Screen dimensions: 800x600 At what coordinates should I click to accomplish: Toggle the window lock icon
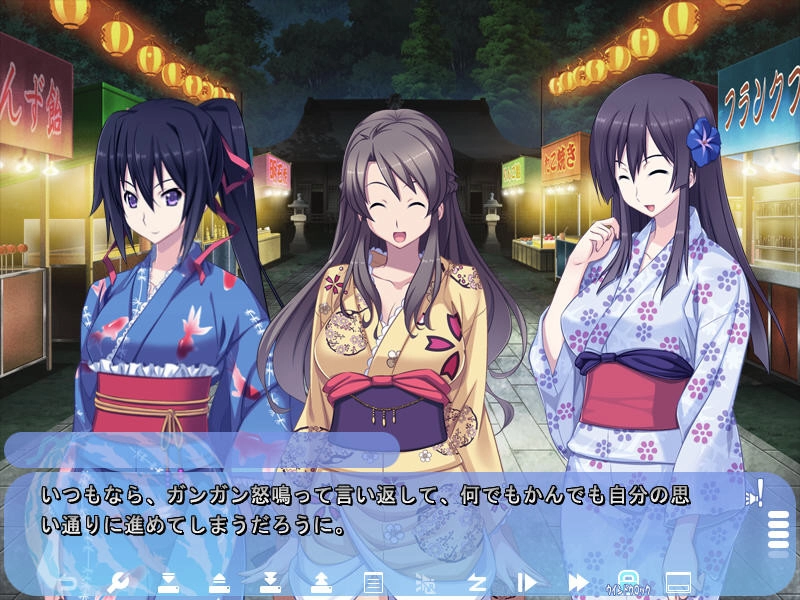(x=628, y=581)
